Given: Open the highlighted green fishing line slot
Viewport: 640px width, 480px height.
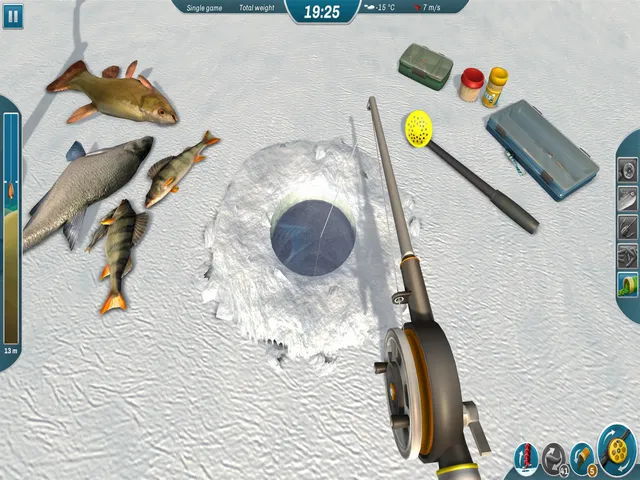Looking at the screenshot, I should pos(628,284).
